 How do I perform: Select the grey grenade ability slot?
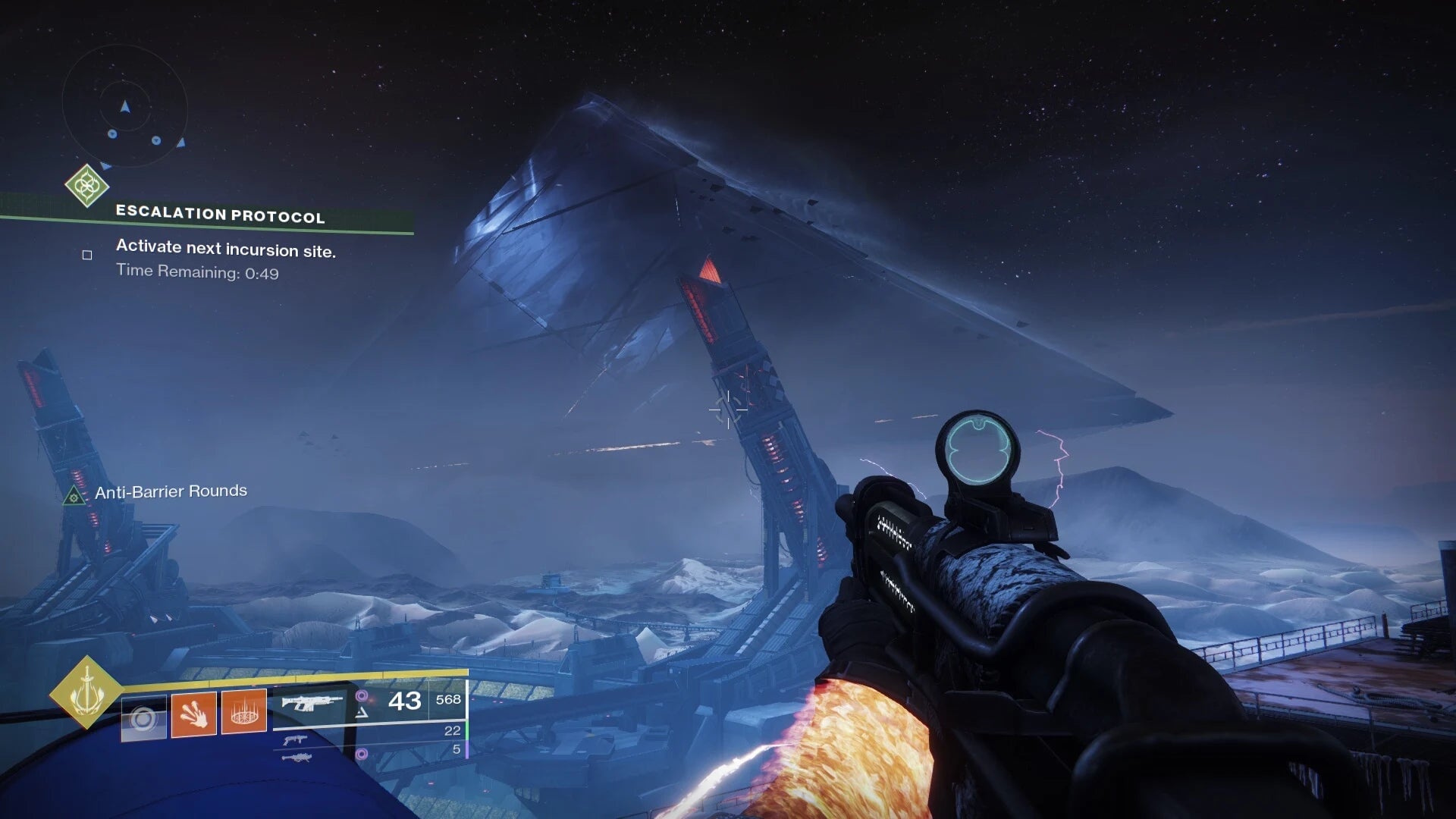[x=143, y=717]
